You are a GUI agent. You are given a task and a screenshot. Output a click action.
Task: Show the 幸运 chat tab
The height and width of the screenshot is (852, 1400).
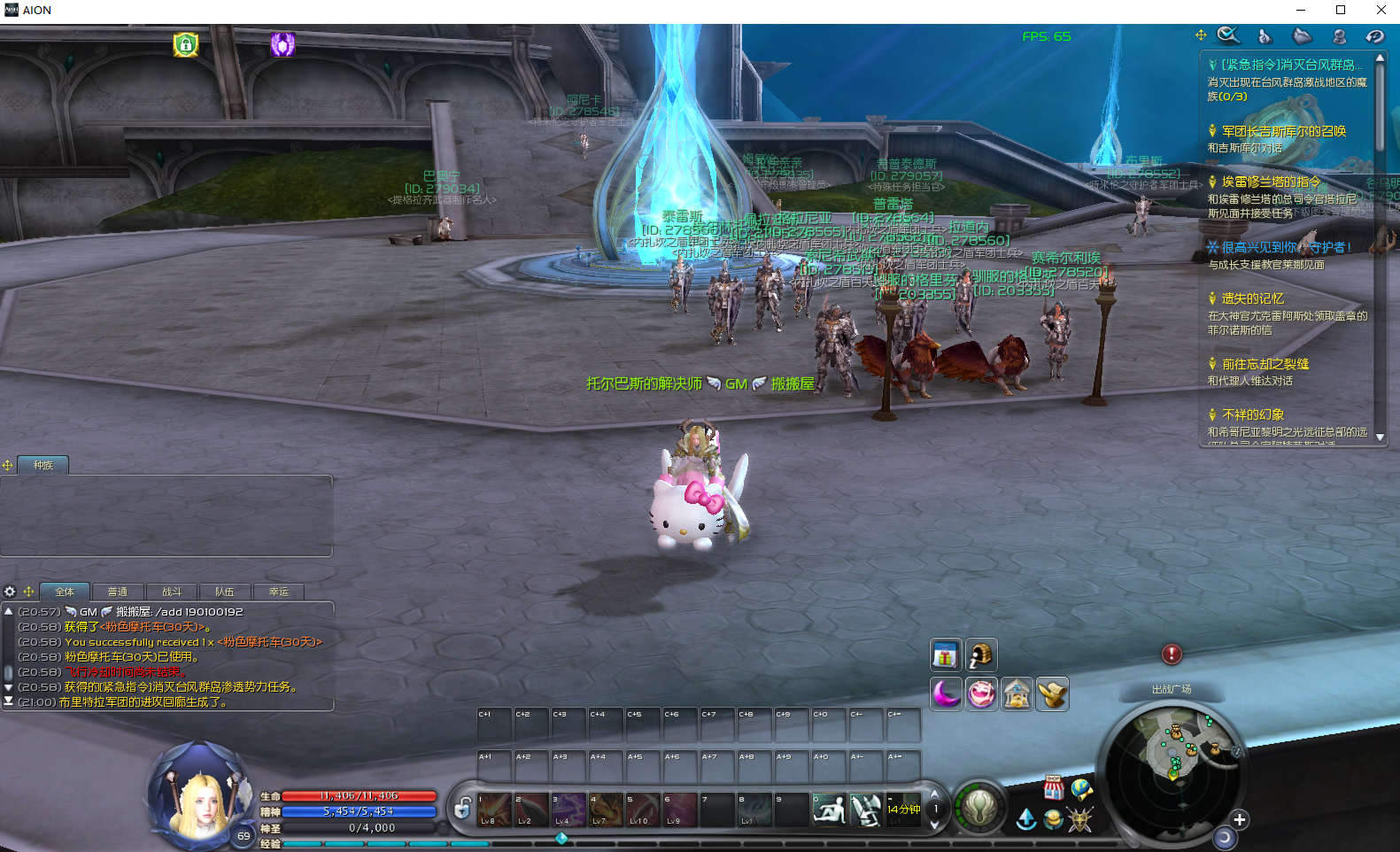coord(279,592)
